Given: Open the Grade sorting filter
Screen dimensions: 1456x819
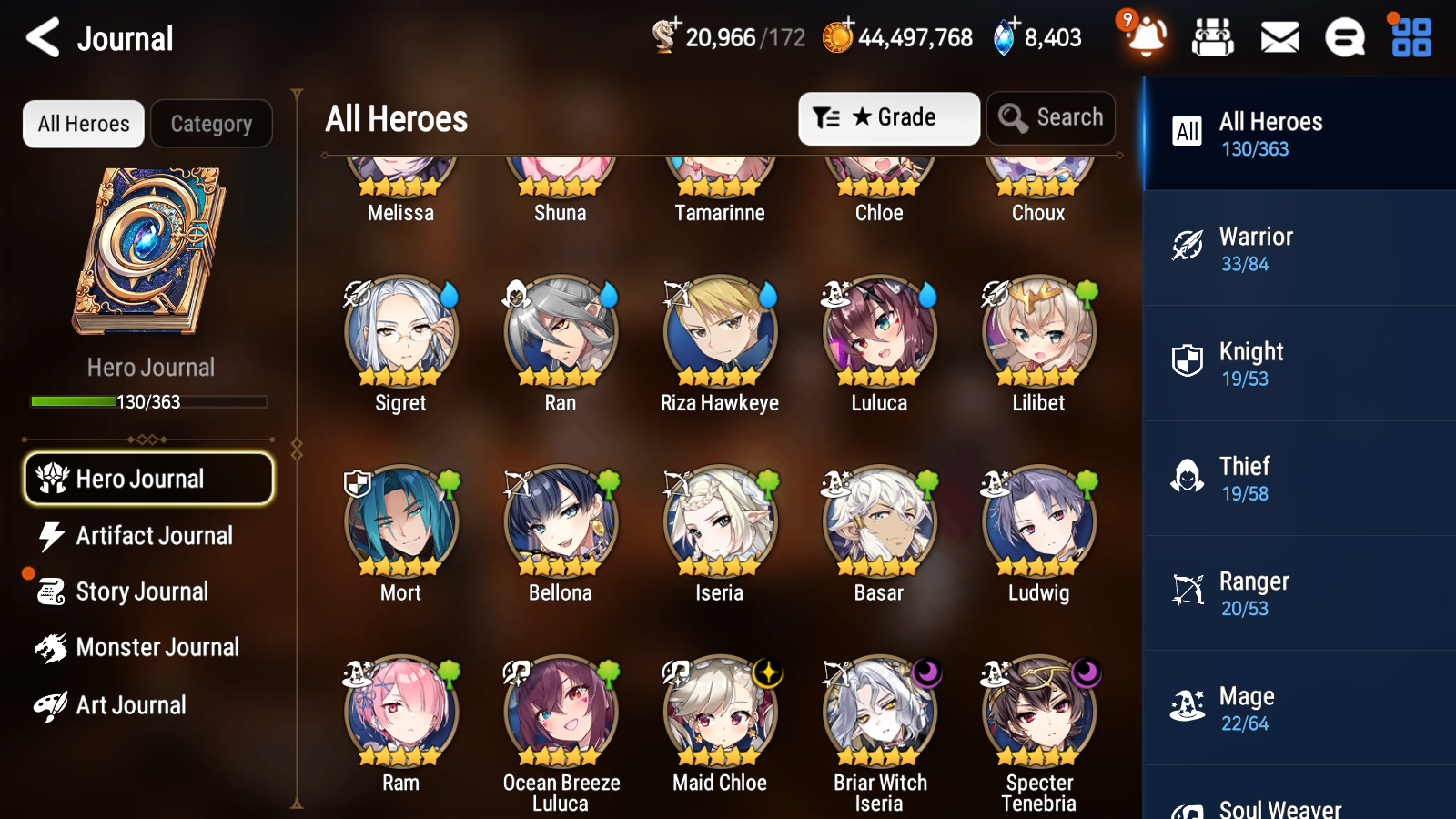Looking at the screenshot, I should [x=888, y=117].
